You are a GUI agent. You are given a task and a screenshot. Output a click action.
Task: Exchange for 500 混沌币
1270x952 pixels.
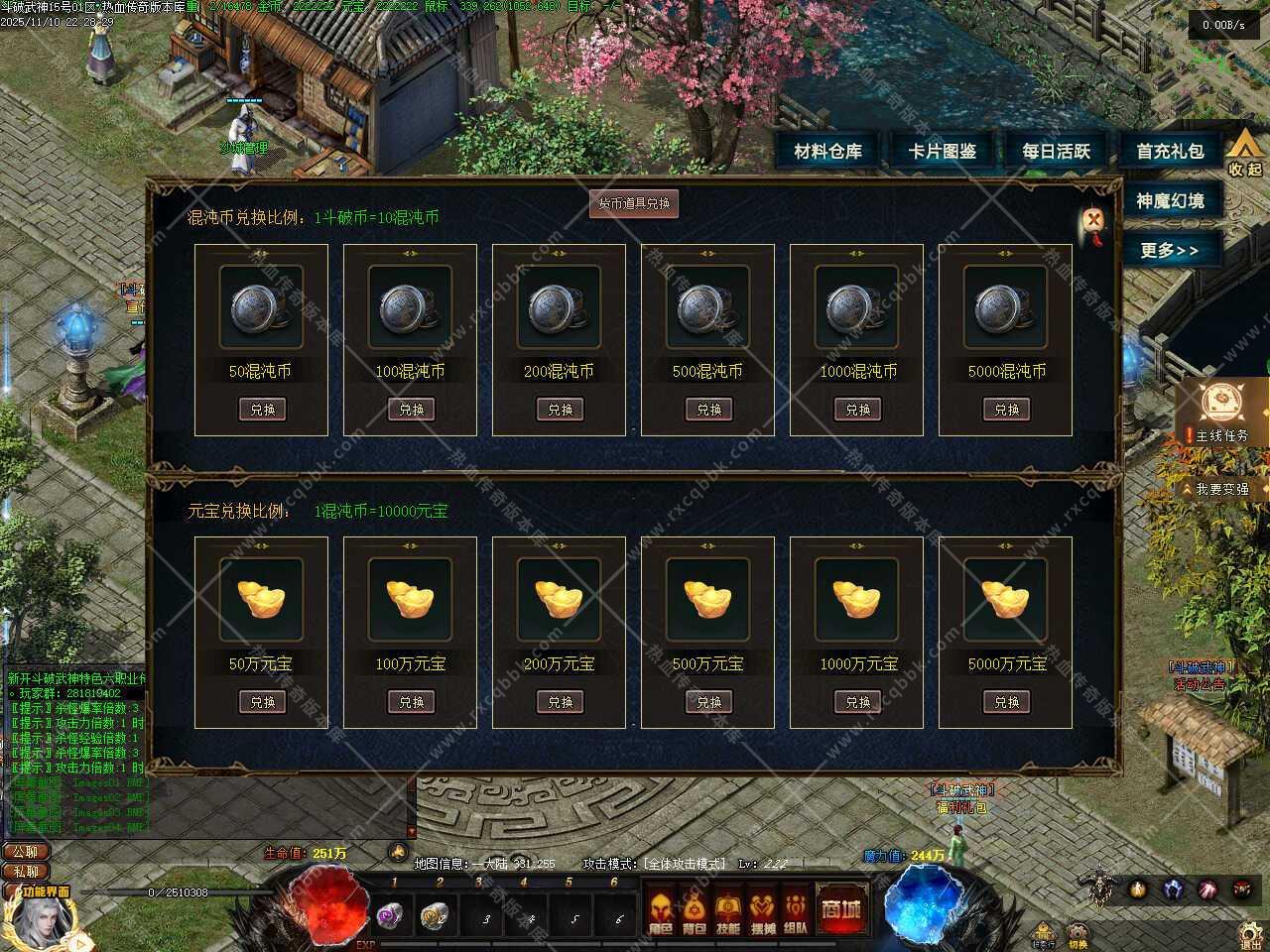pyautogui.click(x=708, y=409)
